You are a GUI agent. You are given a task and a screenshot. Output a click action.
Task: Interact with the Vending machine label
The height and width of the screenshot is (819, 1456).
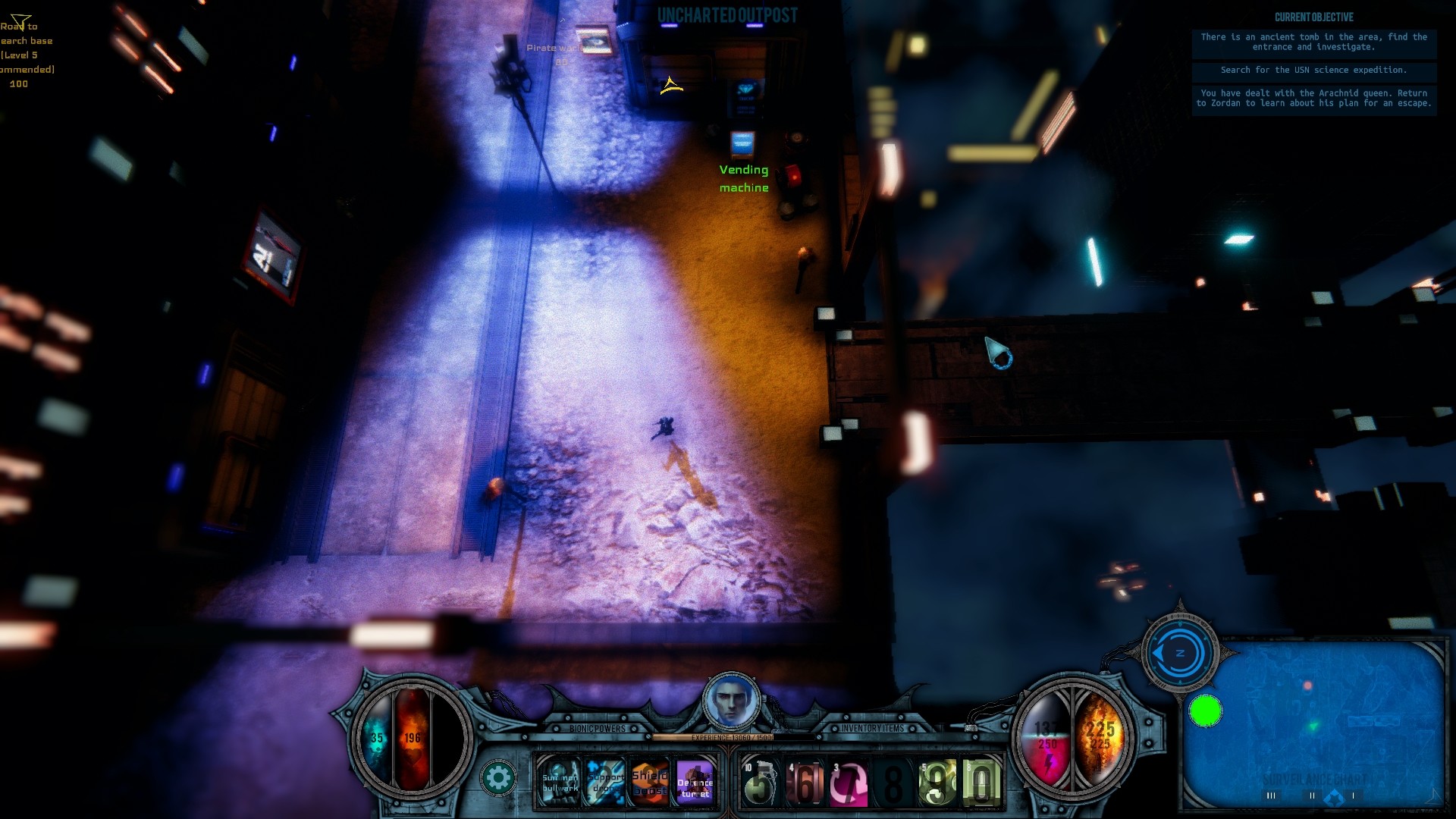pos(744,178)
